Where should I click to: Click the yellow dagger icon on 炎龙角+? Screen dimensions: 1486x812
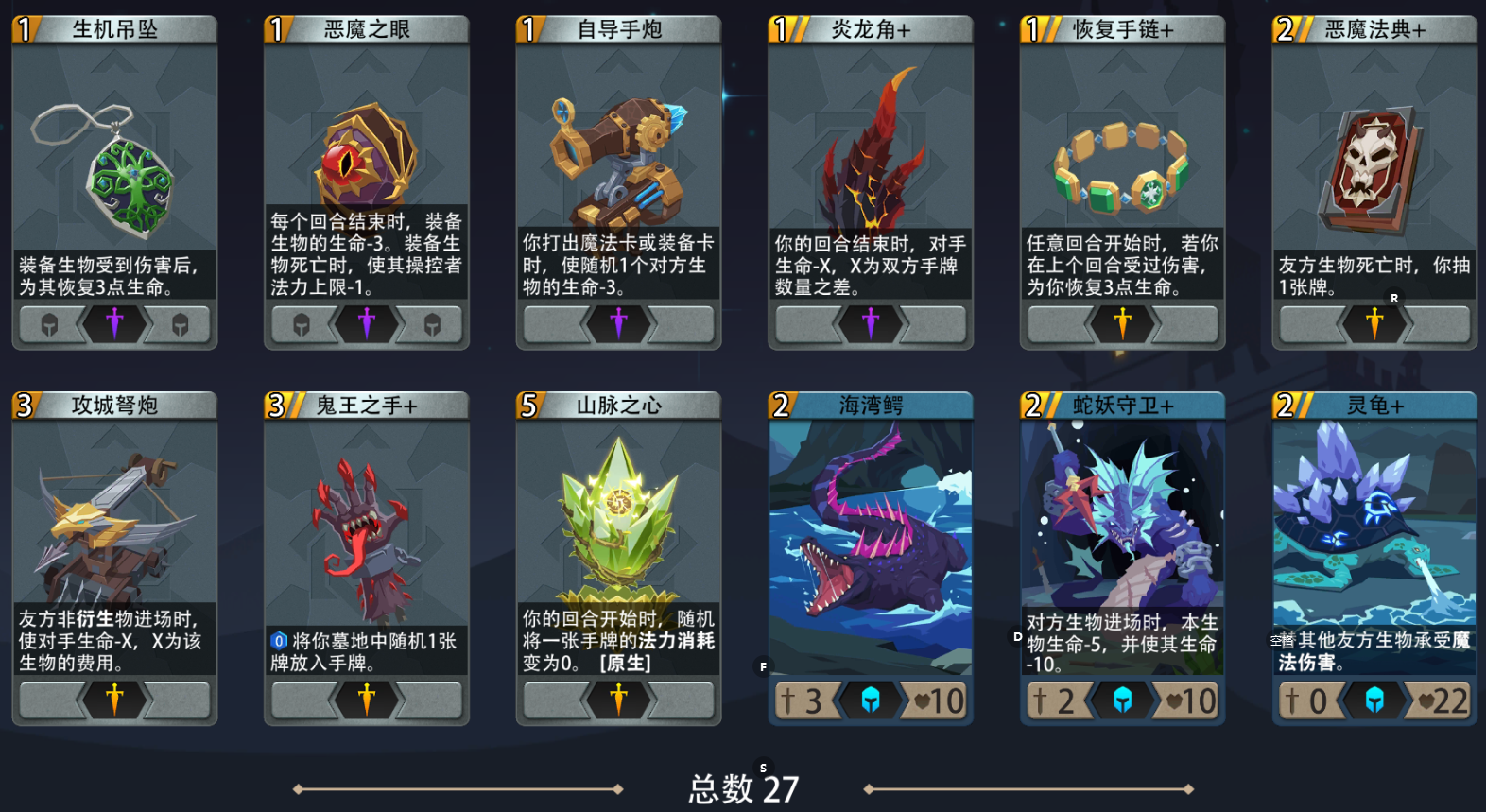coord(871,324)
